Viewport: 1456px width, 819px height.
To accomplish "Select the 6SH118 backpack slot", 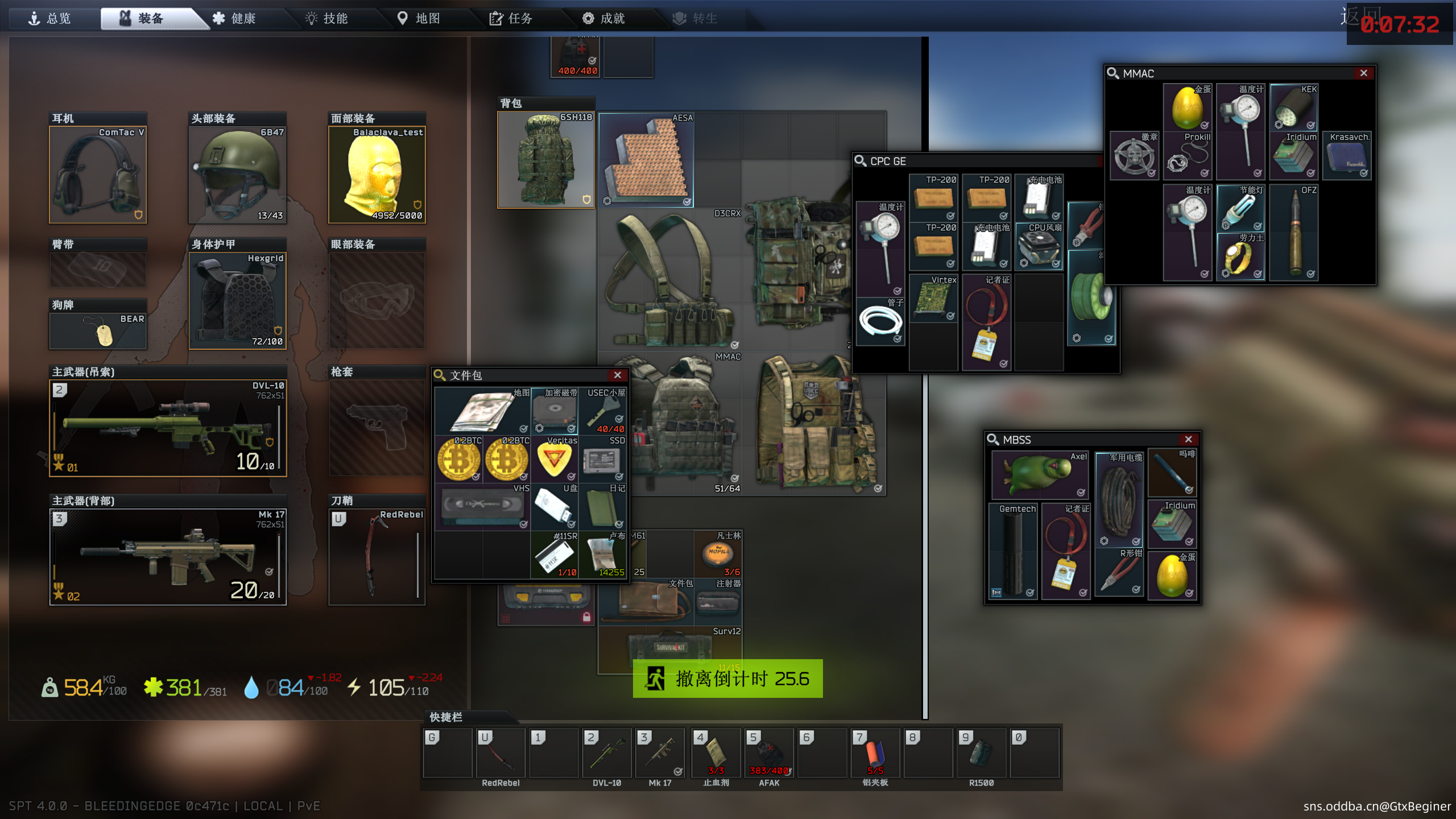I will click(x=545, y=160).
